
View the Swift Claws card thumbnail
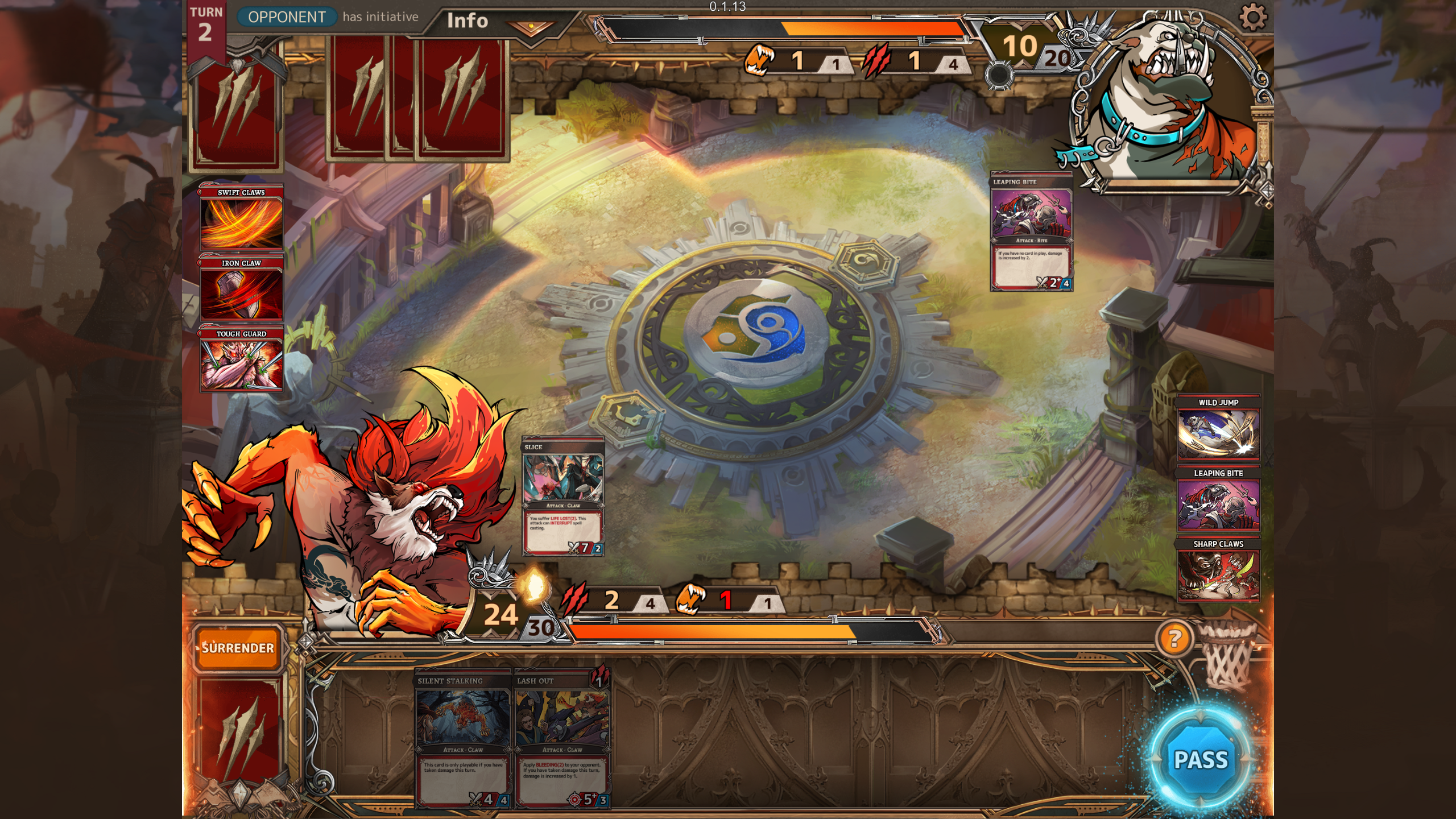(241, 218)
